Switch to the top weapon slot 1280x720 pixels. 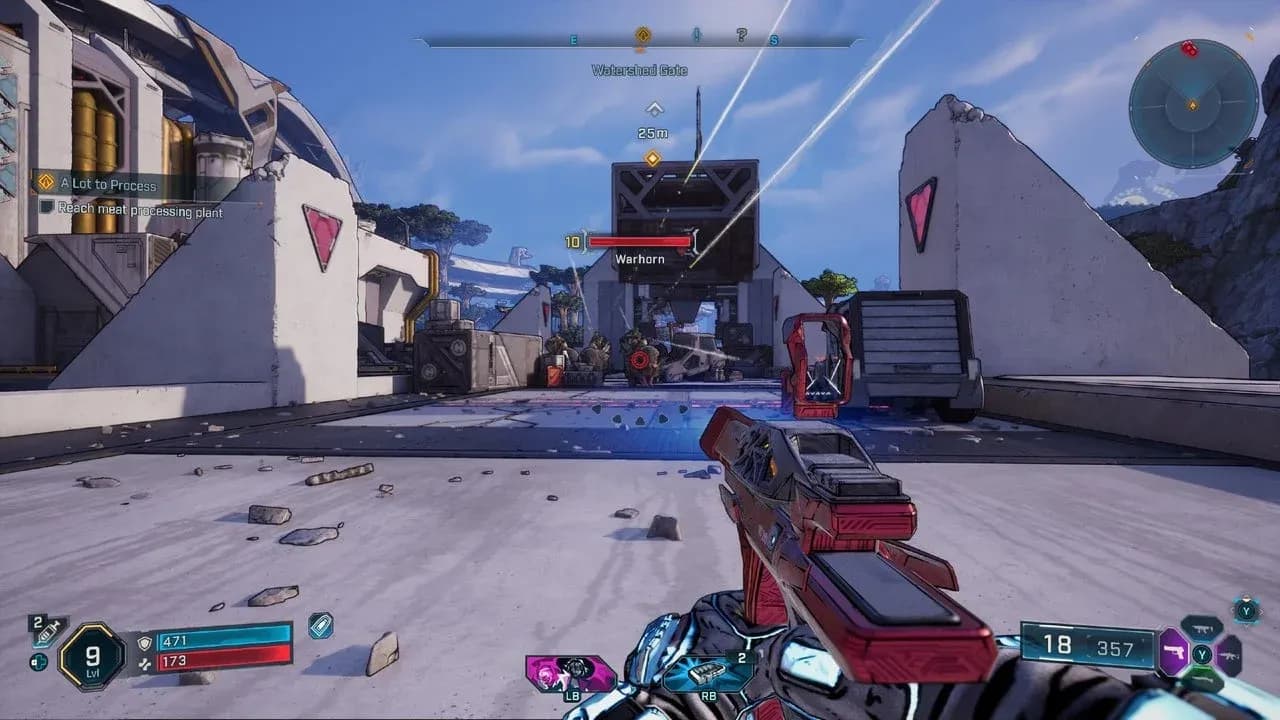point(1202,628)
